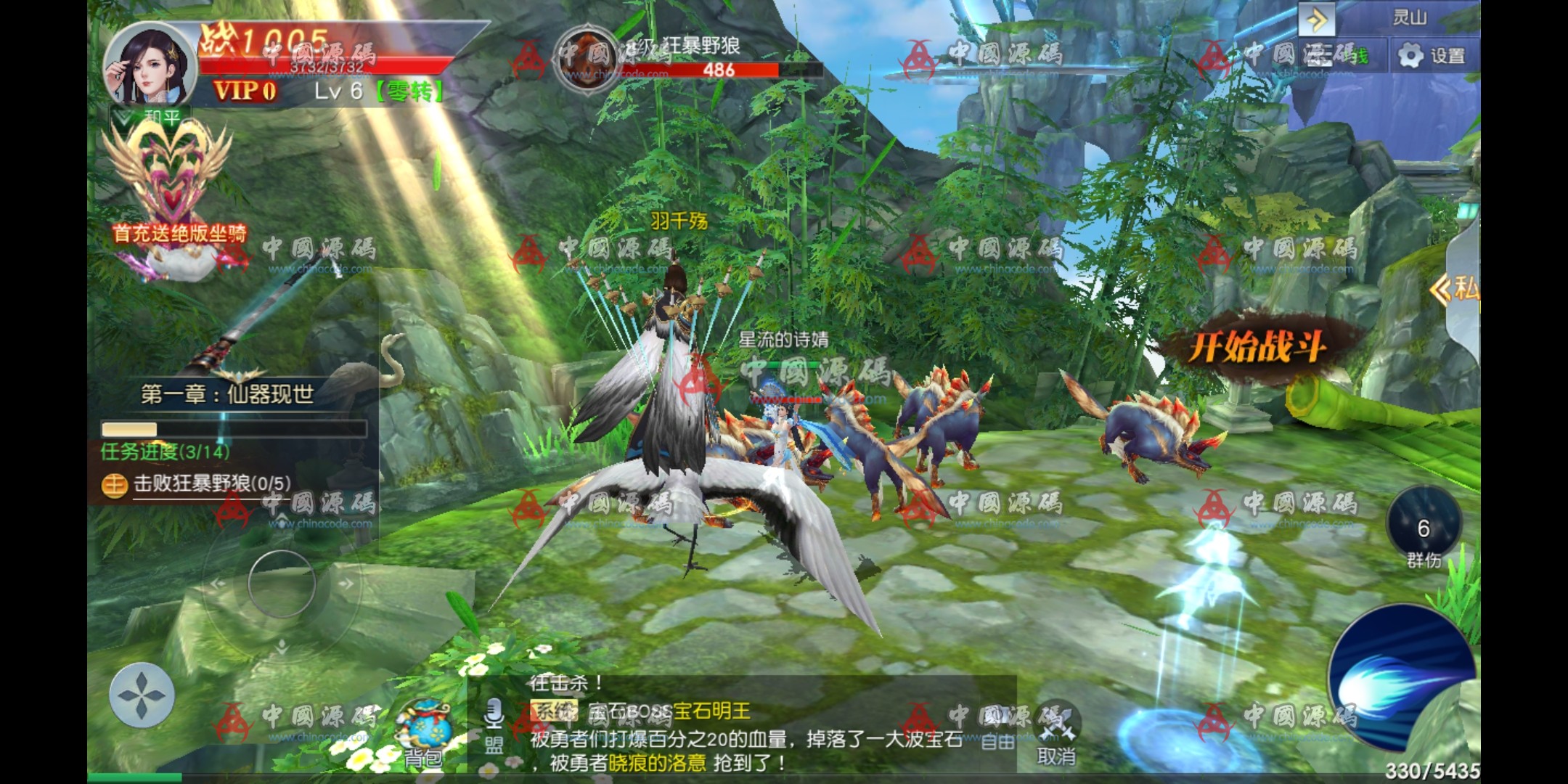Open the system chat message box
The height and width of the screenshot is (784, 1568).
[x=740, y=726]
